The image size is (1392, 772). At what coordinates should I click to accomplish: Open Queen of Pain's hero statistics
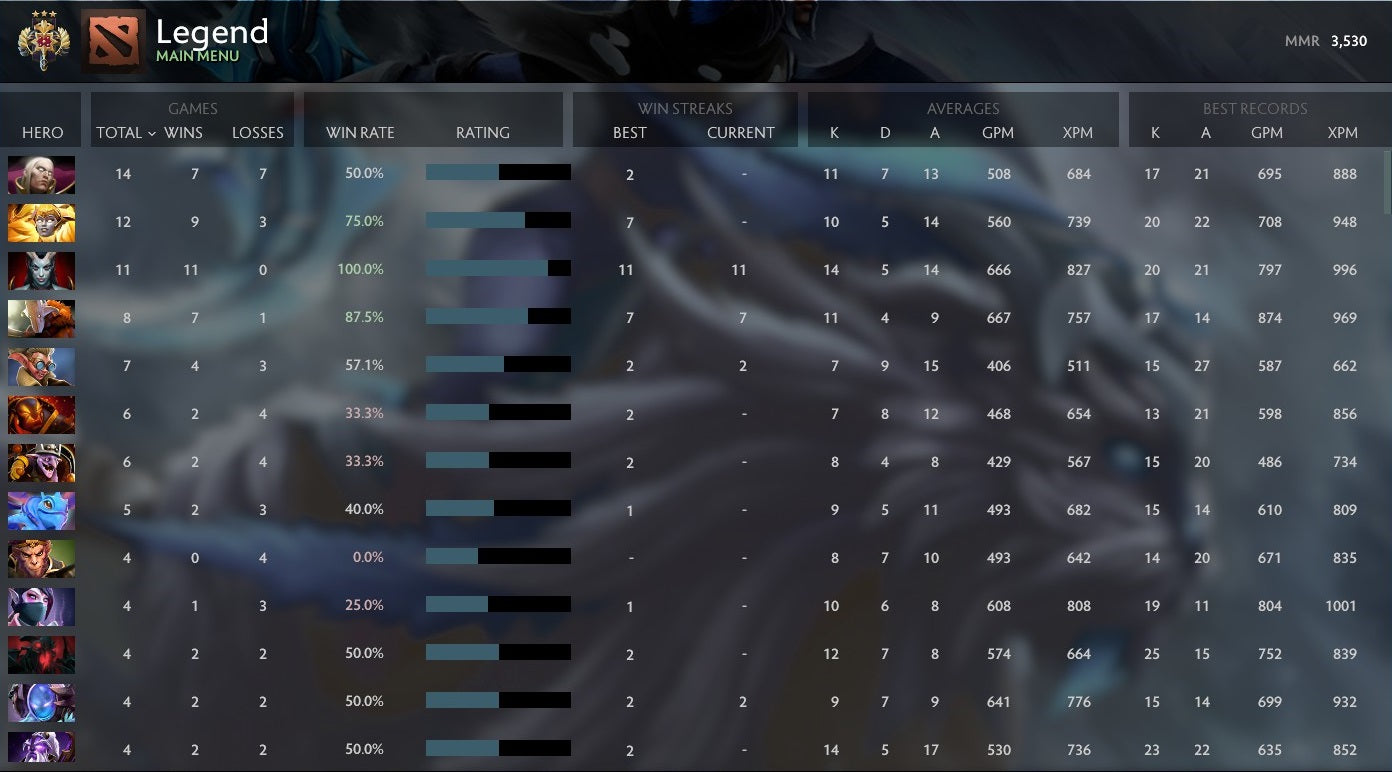tap(41, 270)
